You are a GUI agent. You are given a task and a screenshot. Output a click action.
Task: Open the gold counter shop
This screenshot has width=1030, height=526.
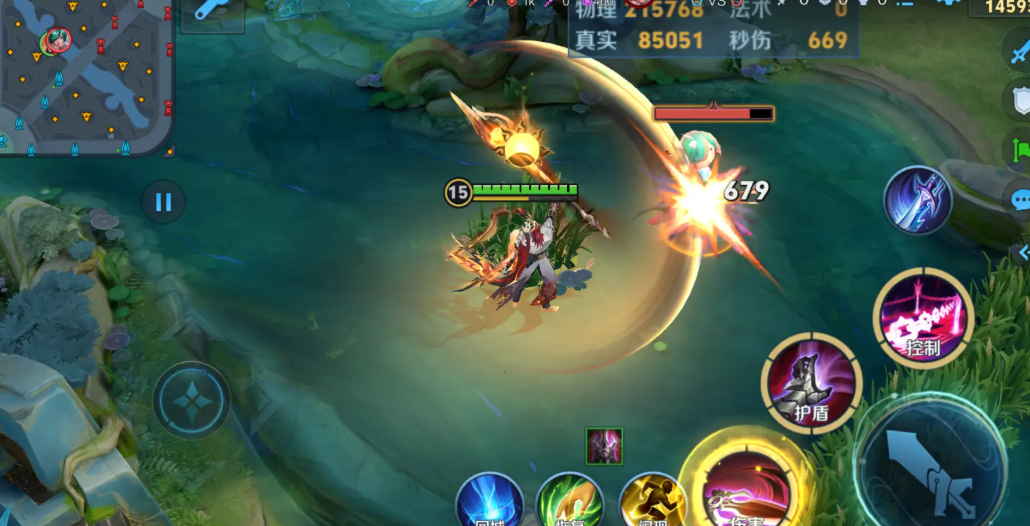[x=1000, y=7]
